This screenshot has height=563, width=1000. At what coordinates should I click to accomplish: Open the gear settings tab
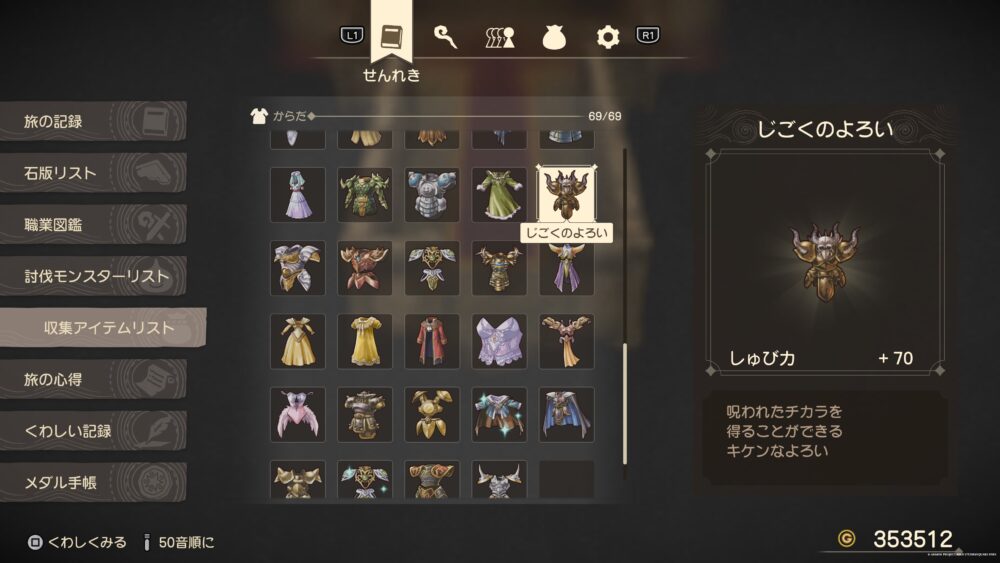608,37
